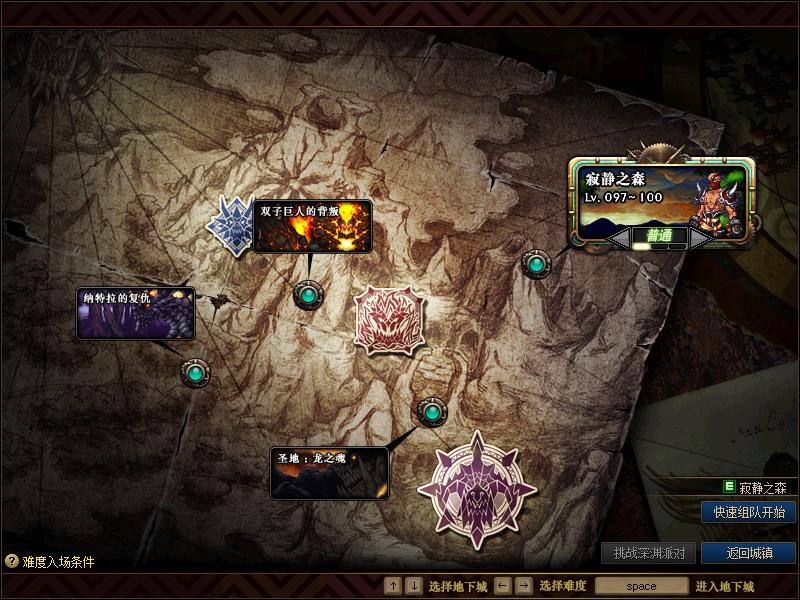Screen dimensions: 800x600
Task: Click the map node linked to 寂静之森
Action: 537,264
